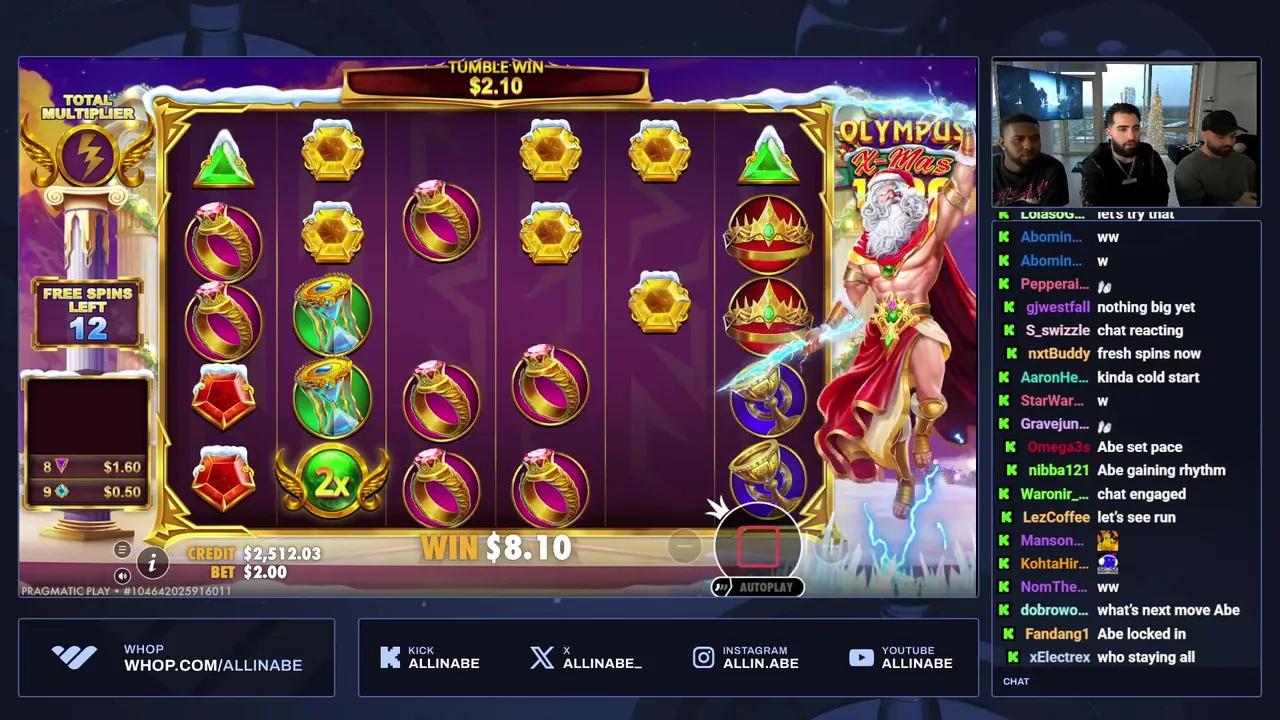Stop the spin using the red square button
This screenshot has width=1280, height=720.
758,545
